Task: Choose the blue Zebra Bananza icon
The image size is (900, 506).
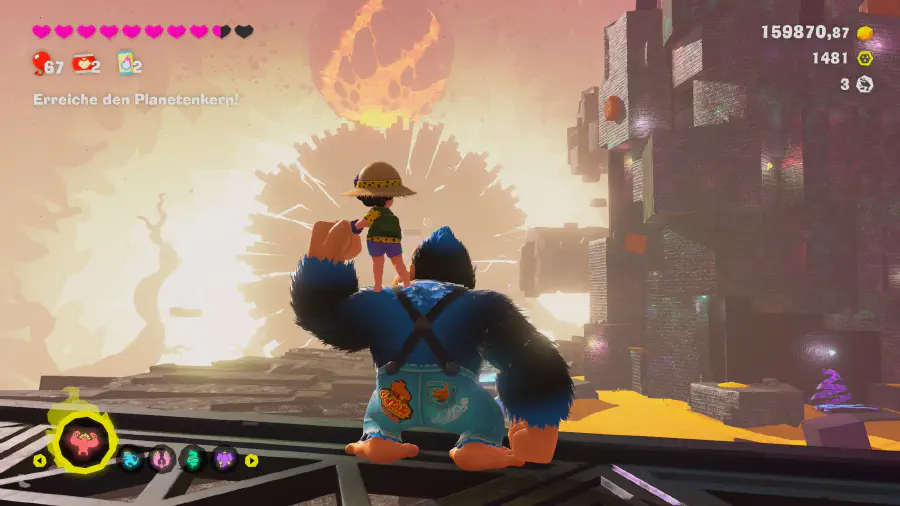Action: coord(130,459)
